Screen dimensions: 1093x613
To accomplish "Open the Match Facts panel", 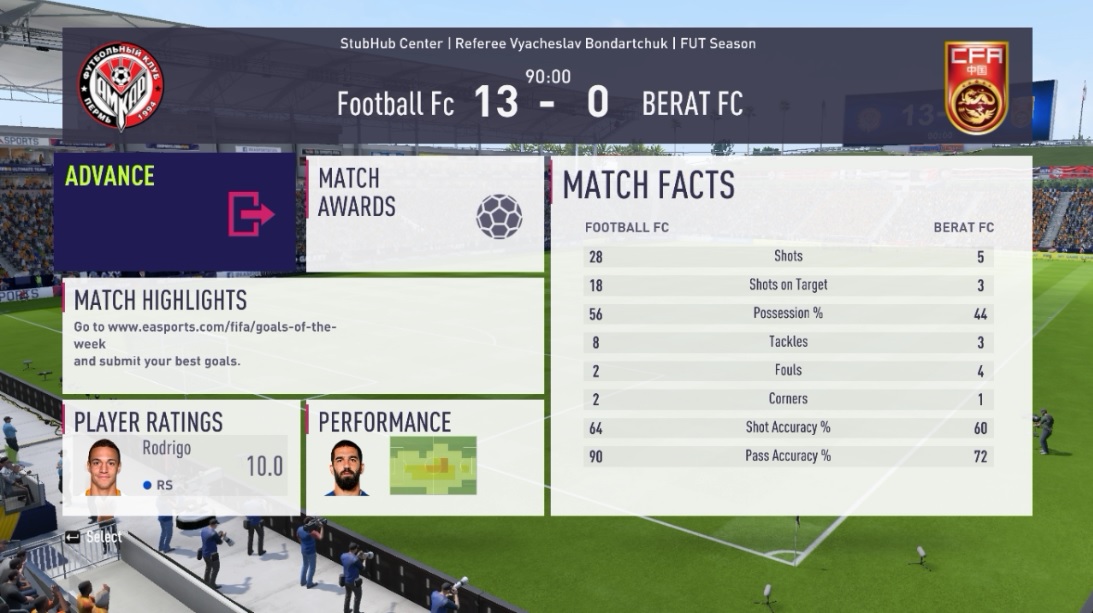I will coord(790,335).
